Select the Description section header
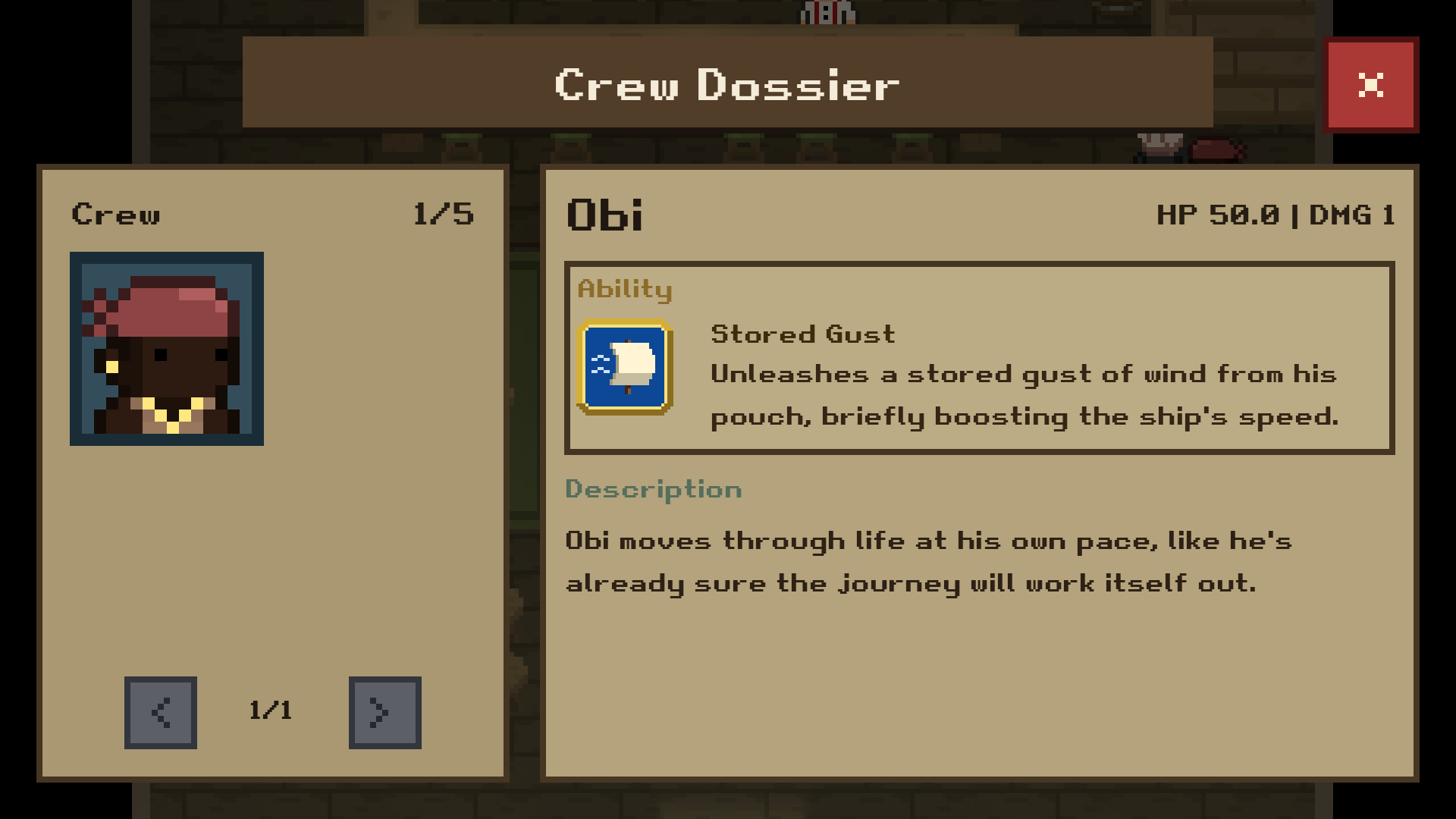The width and height of the screenshot is (1456, 819). pyautogui.click(x=652, y=489)
